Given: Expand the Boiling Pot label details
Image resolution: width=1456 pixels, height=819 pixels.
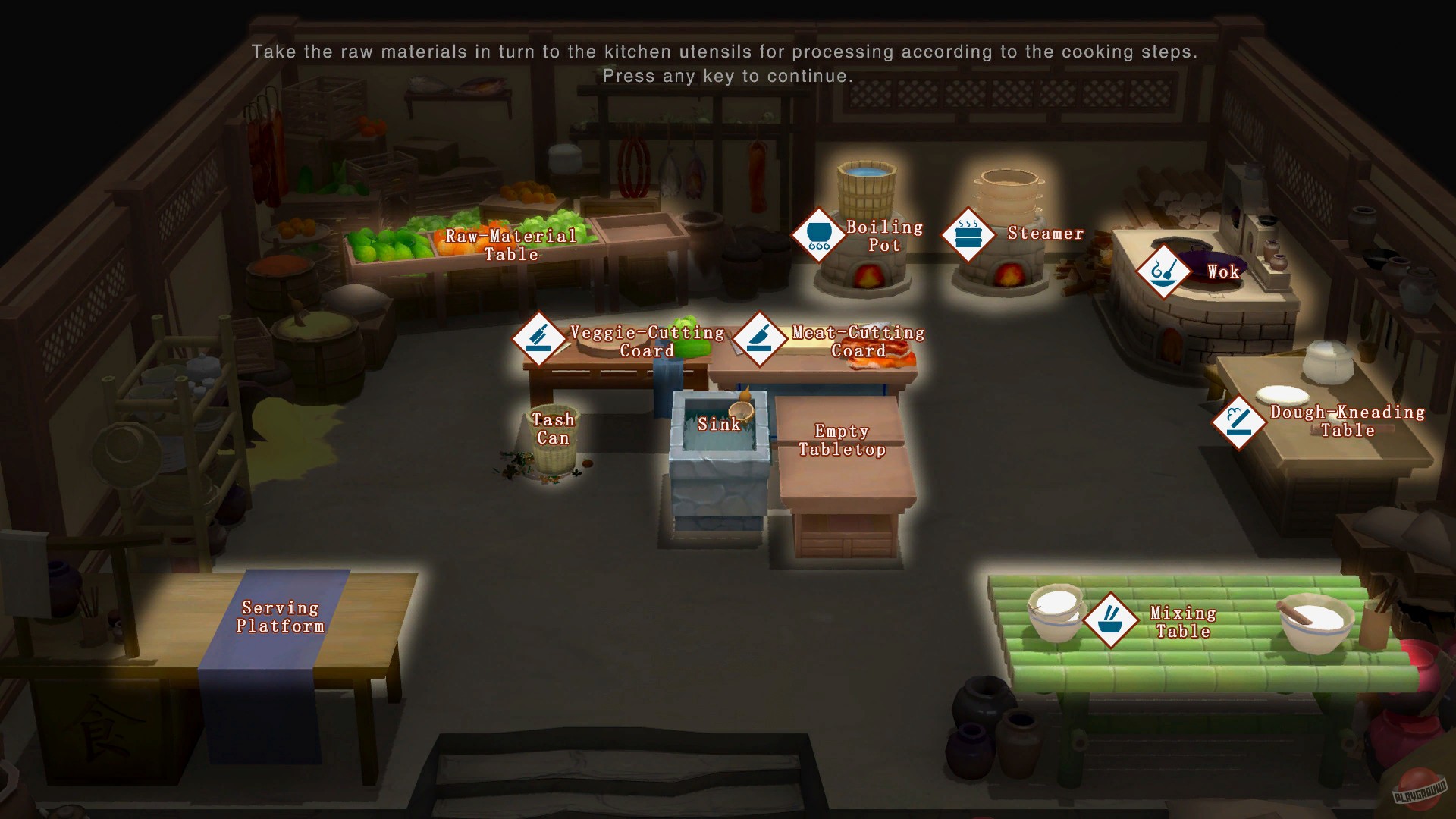Looking at the screenshot, I should [x=885, y=235].
